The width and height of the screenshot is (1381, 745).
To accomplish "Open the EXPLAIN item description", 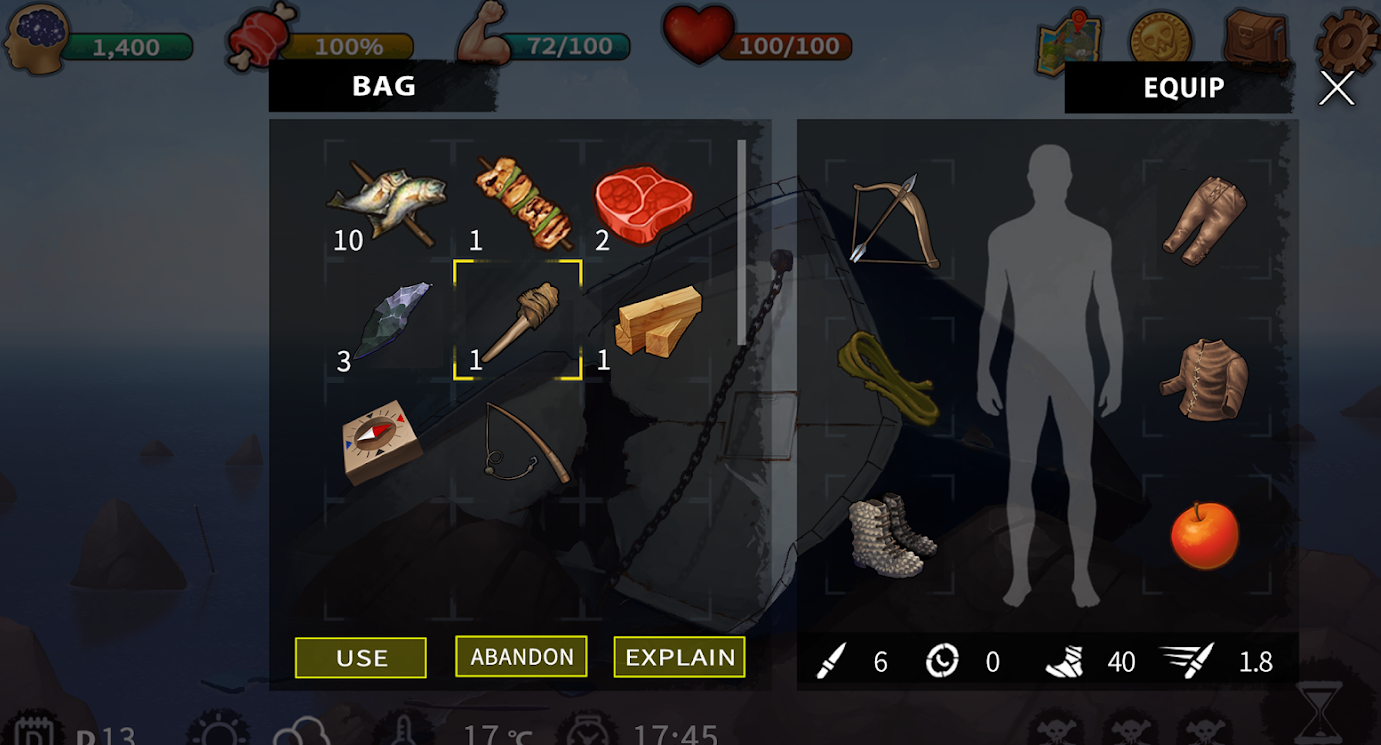I will 680,657.
